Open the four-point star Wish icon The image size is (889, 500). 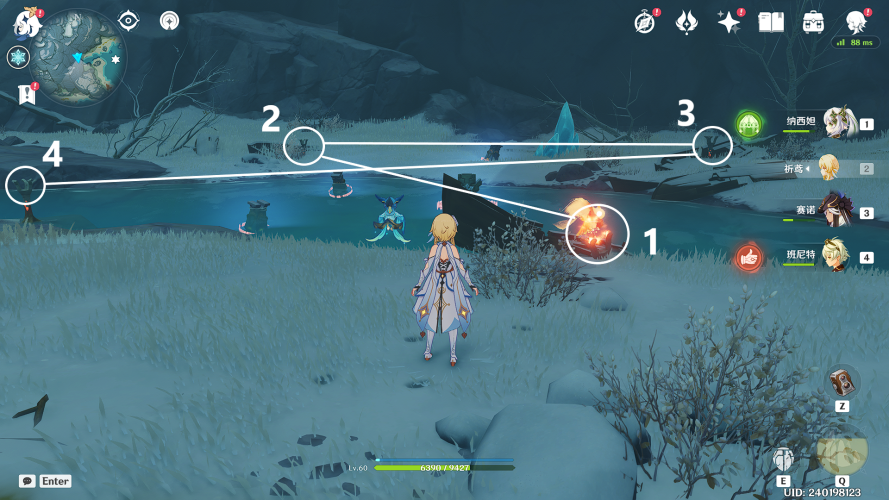(728, 22)
